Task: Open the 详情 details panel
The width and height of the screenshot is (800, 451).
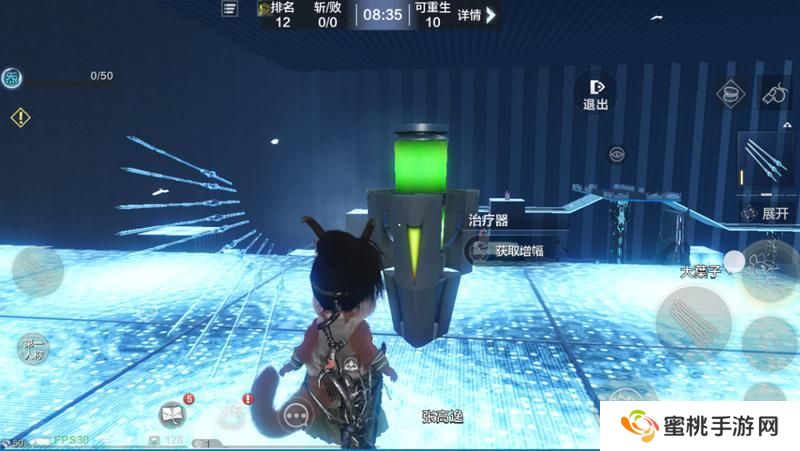Action: pos(475,15)
